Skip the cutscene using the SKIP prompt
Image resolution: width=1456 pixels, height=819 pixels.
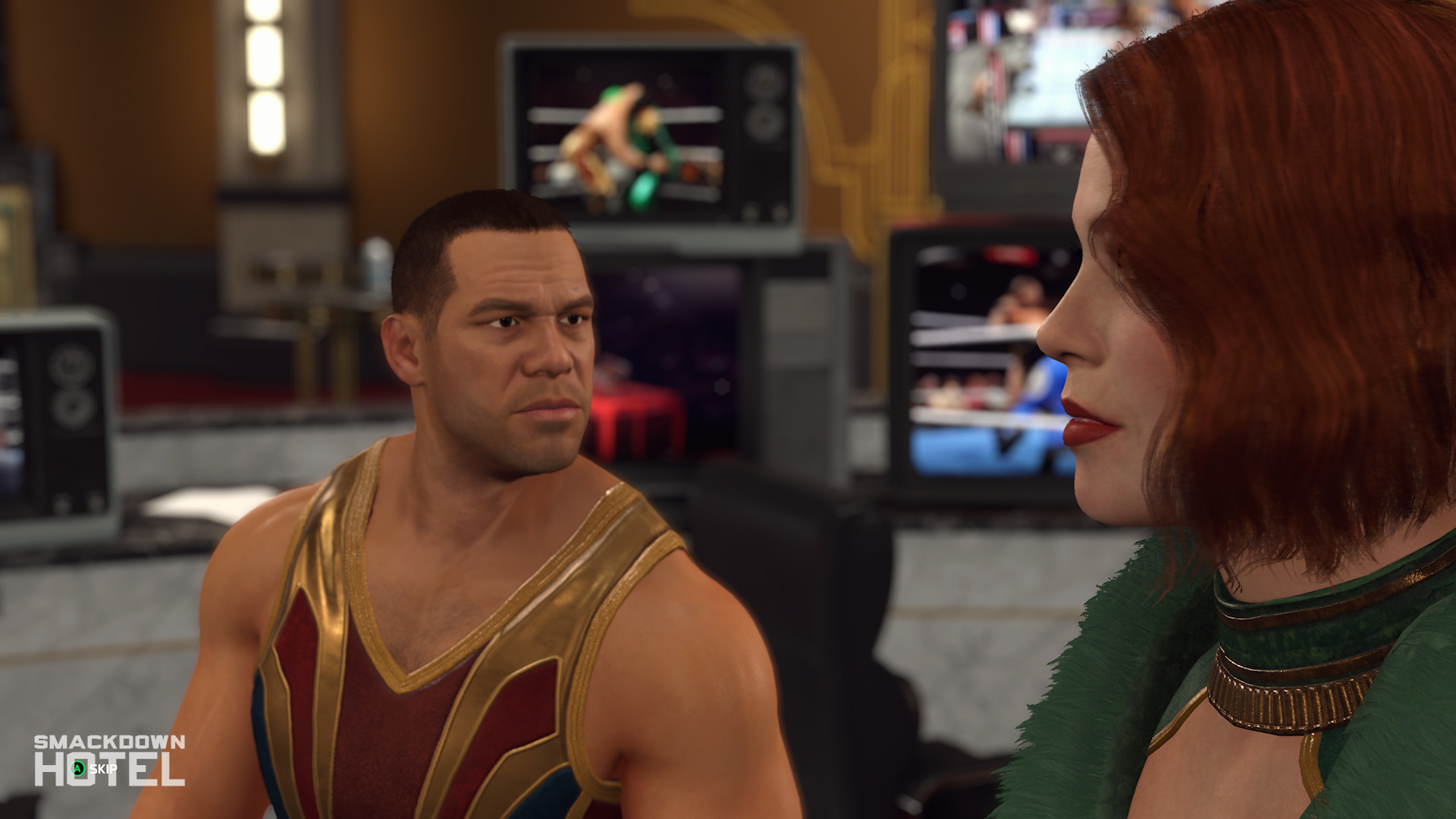click(94, 769)
